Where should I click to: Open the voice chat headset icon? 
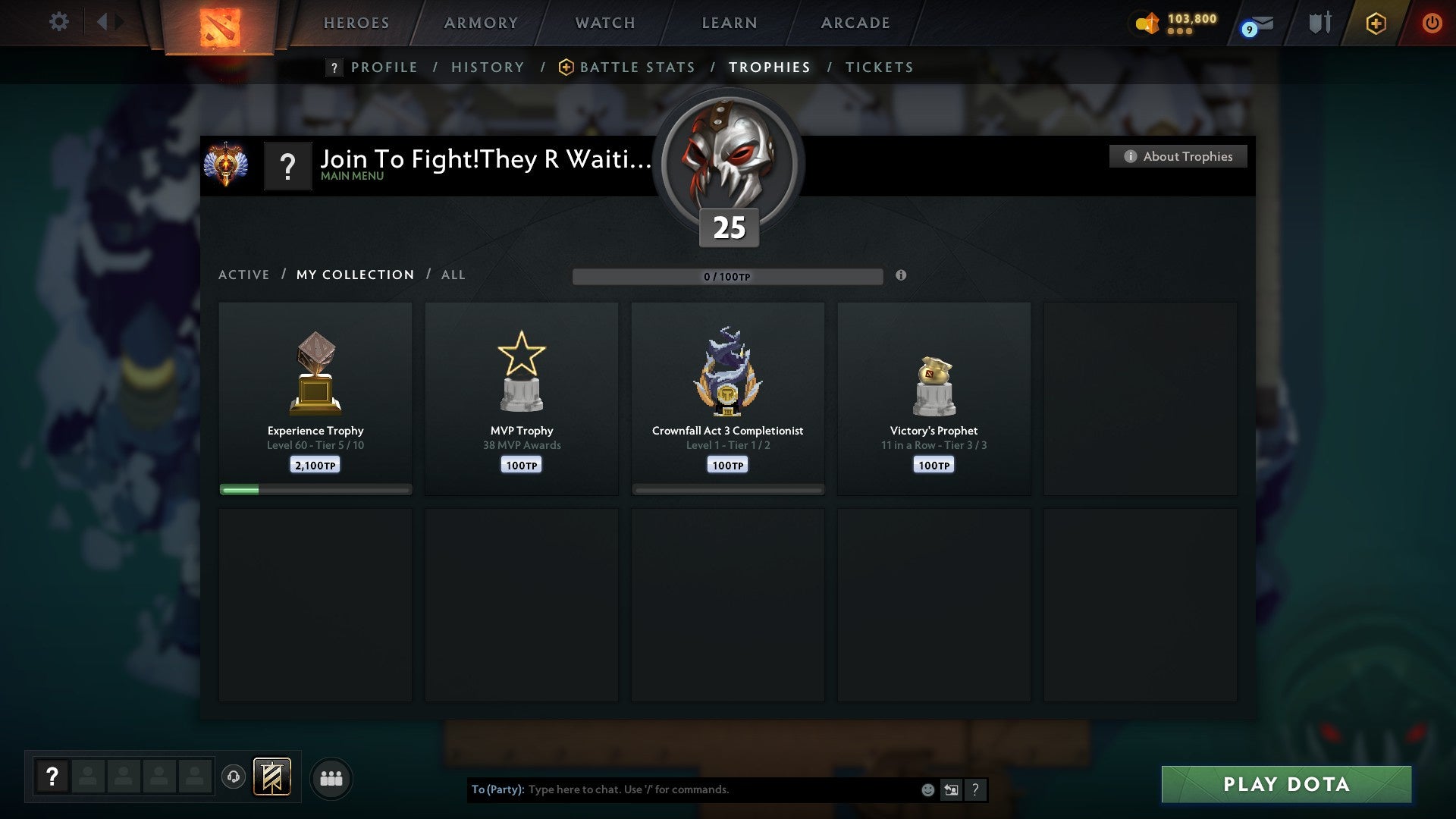pos(234,777)
